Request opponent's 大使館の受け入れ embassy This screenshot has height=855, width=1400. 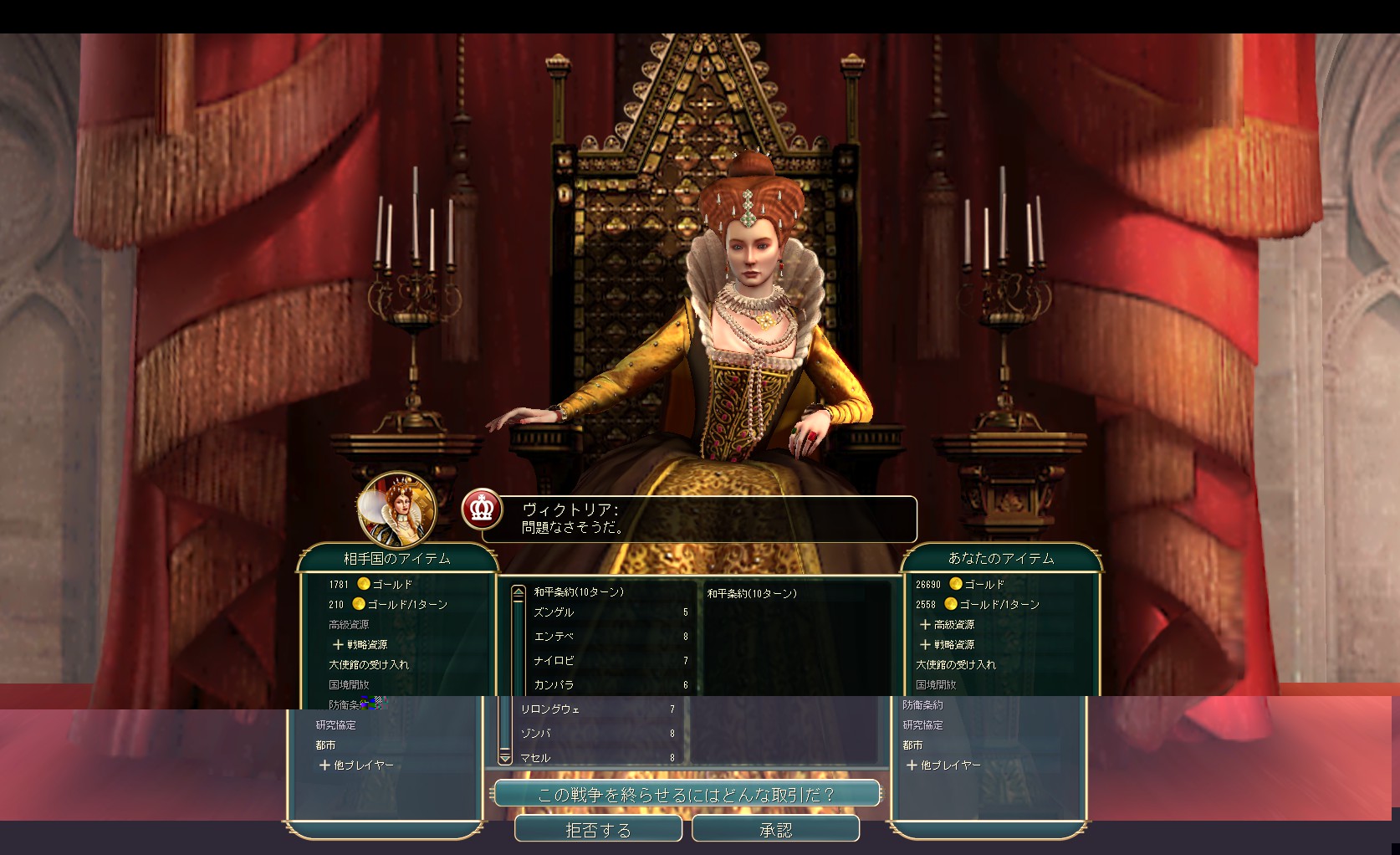click(x=369, y=664)
